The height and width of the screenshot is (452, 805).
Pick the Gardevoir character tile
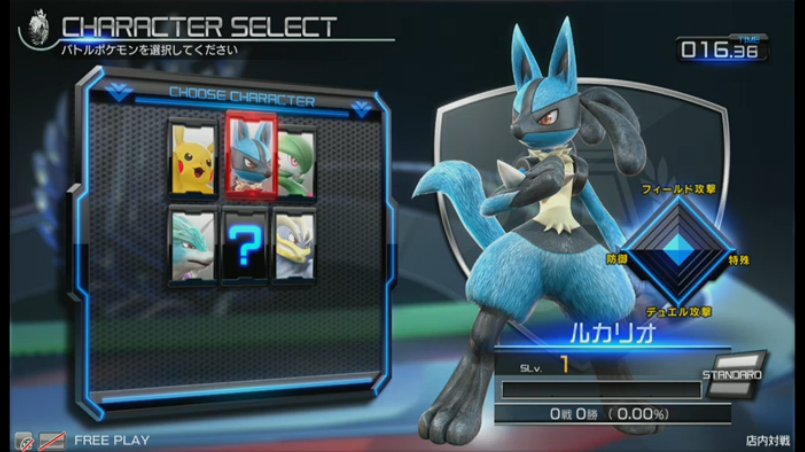[x=296, y=158]
